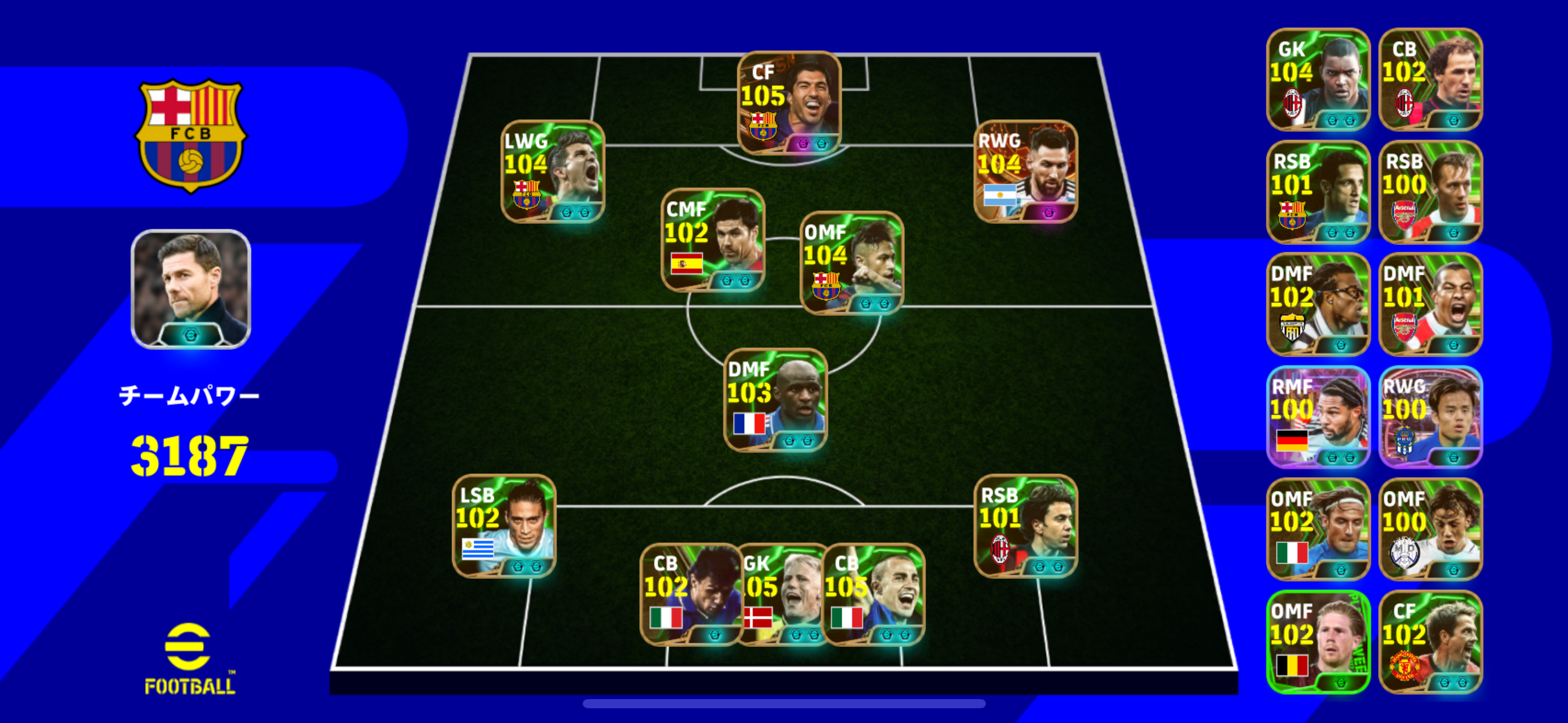Select the RSB 101 Milan card on pitch
Image resolution: width=1568 pixels, height=723 pixels.
click(1025, 526)
